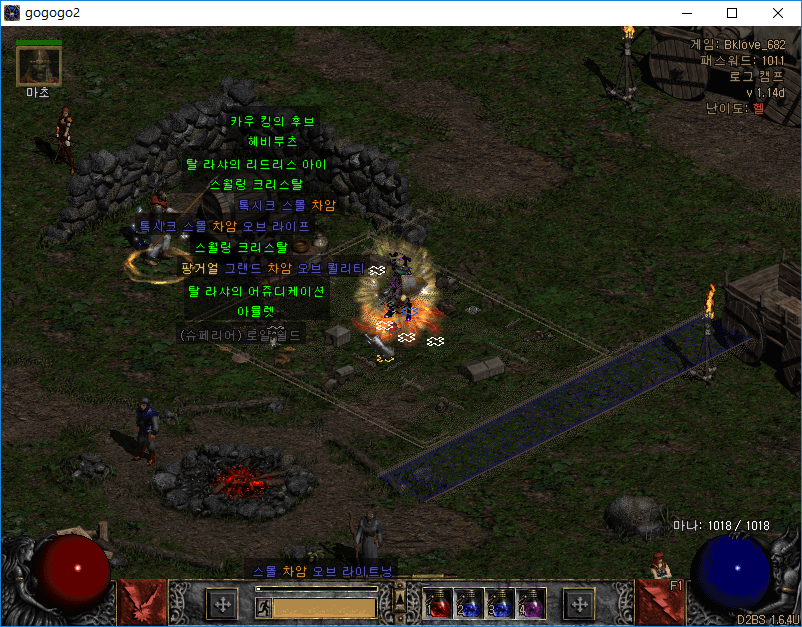Click the mercenary portrait 마초

[x=39, y=67]
